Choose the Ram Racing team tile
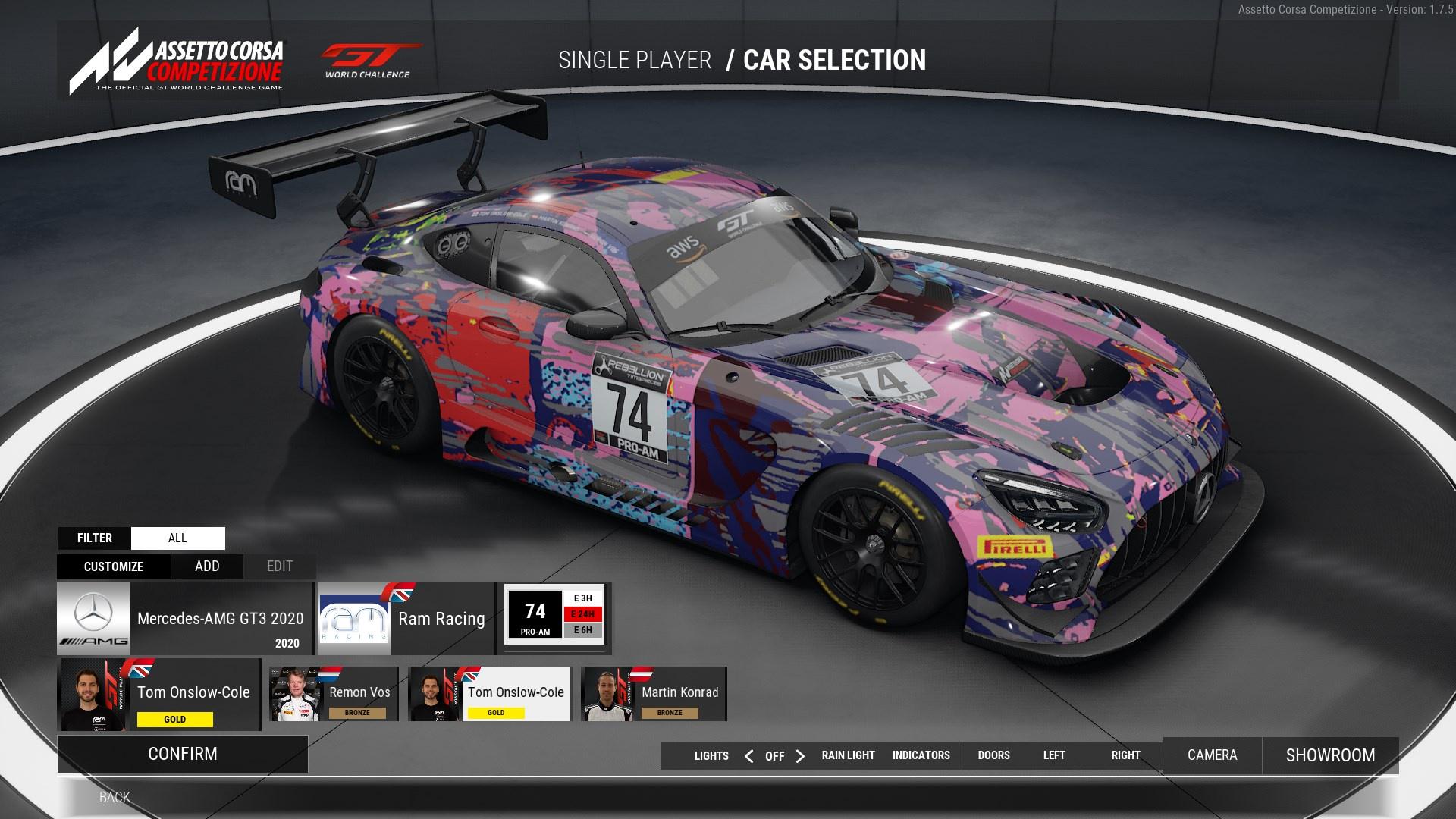The image size is (1456, 819). [405, 619]
